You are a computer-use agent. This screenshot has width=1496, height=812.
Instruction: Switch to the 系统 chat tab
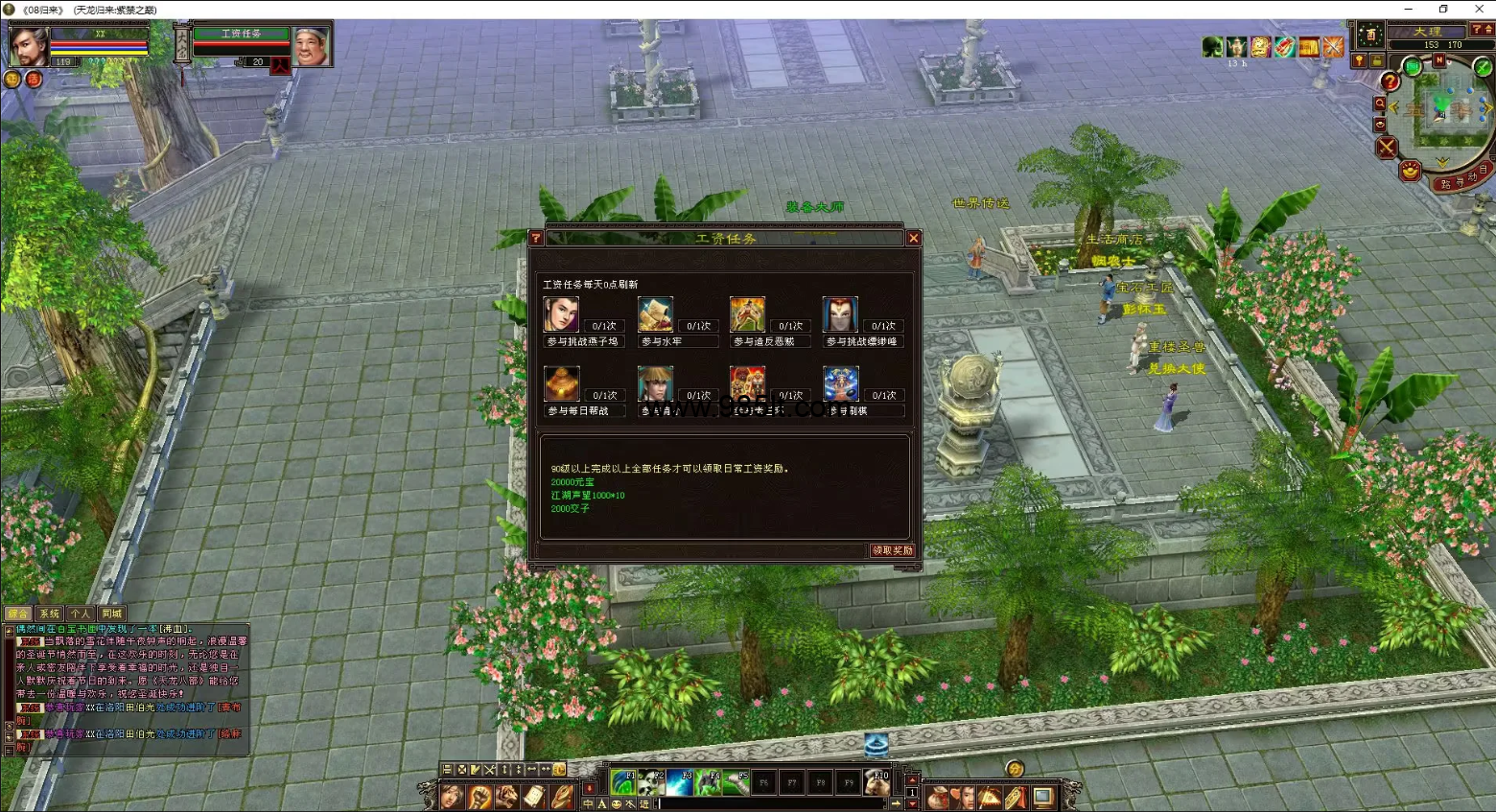tap(50, 614)
